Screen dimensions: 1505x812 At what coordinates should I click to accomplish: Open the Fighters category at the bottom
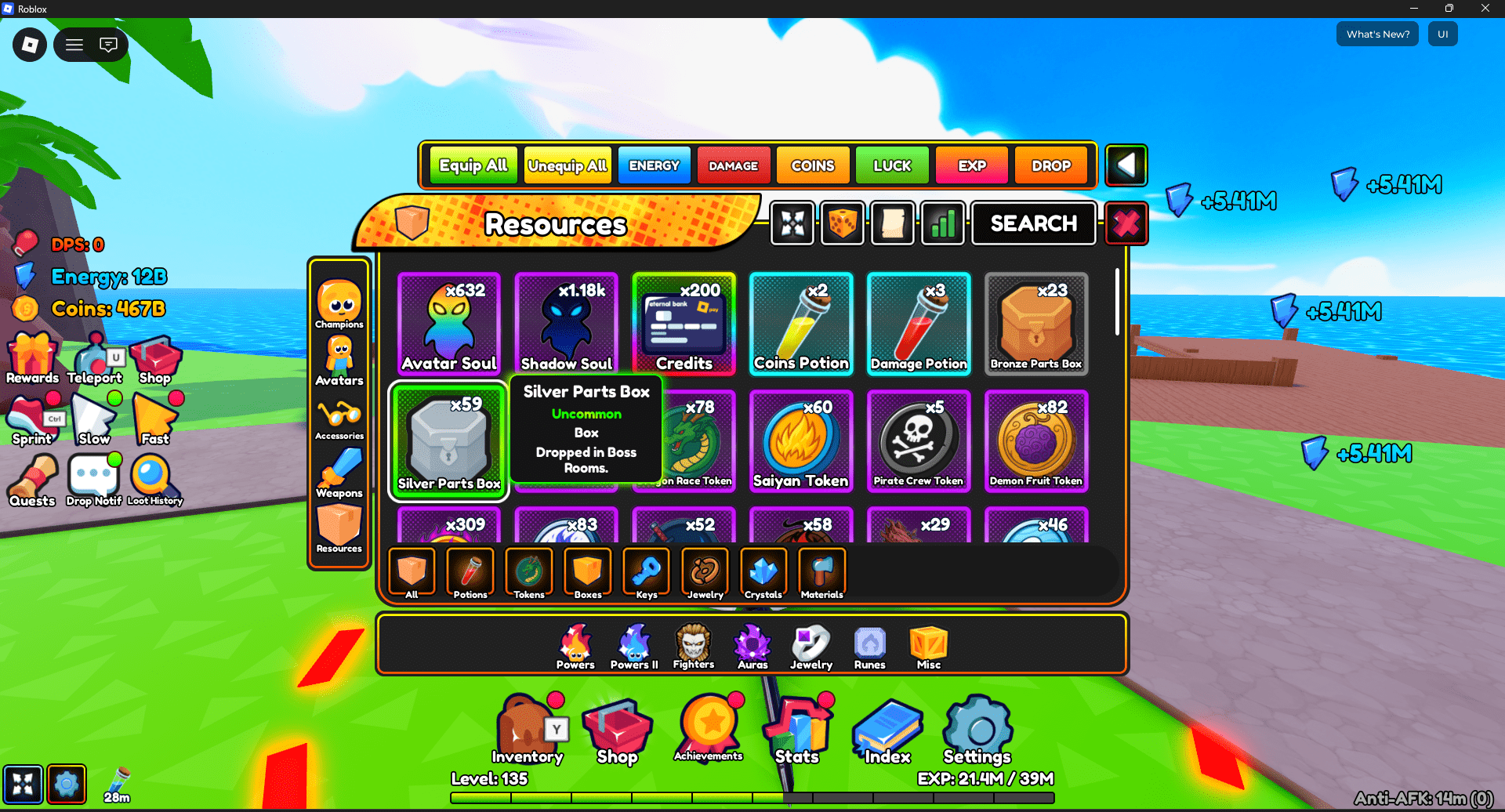693,644
